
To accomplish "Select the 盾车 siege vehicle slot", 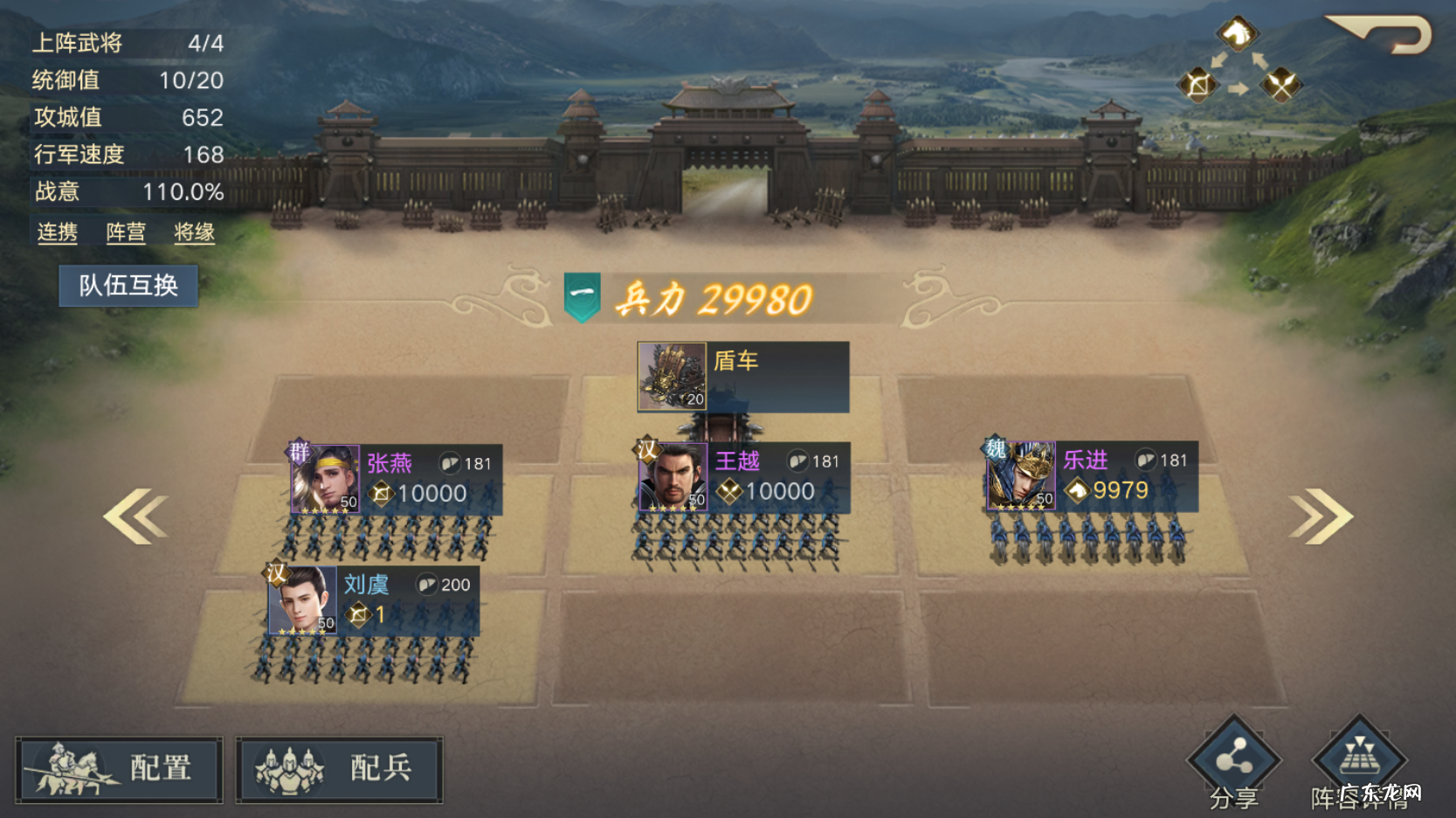I will [x=742, y=377].
